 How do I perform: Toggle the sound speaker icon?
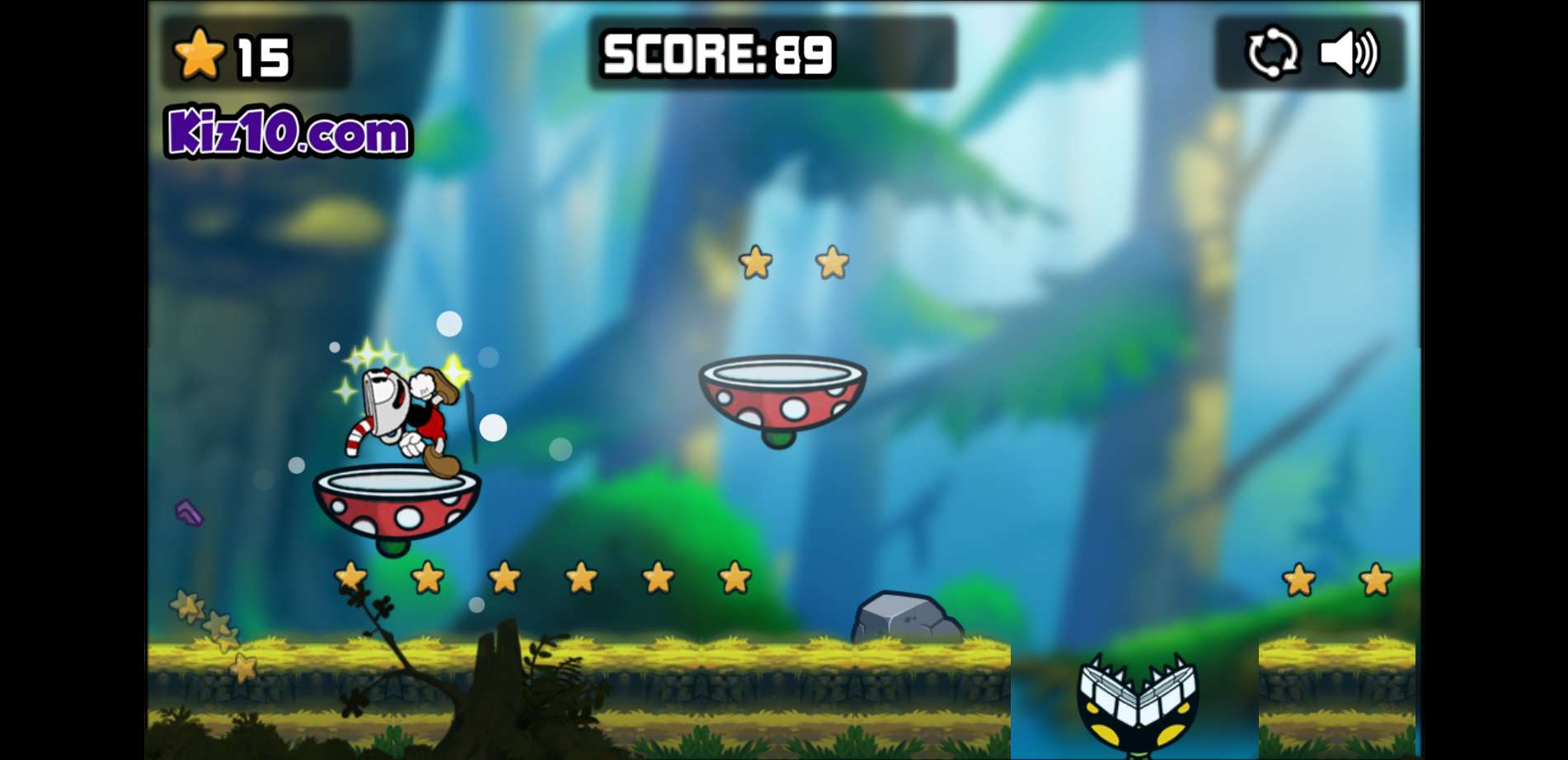click(1349, 54)
